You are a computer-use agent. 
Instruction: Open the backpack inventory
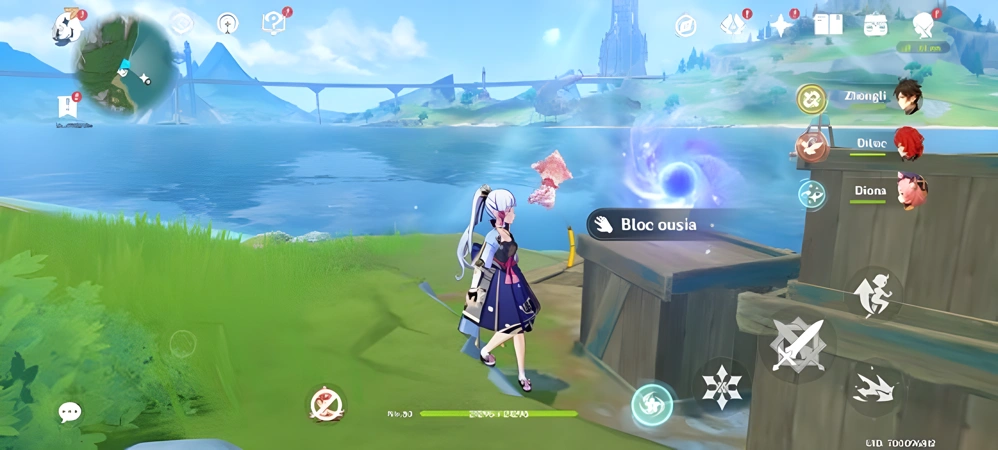pos(876,24)
